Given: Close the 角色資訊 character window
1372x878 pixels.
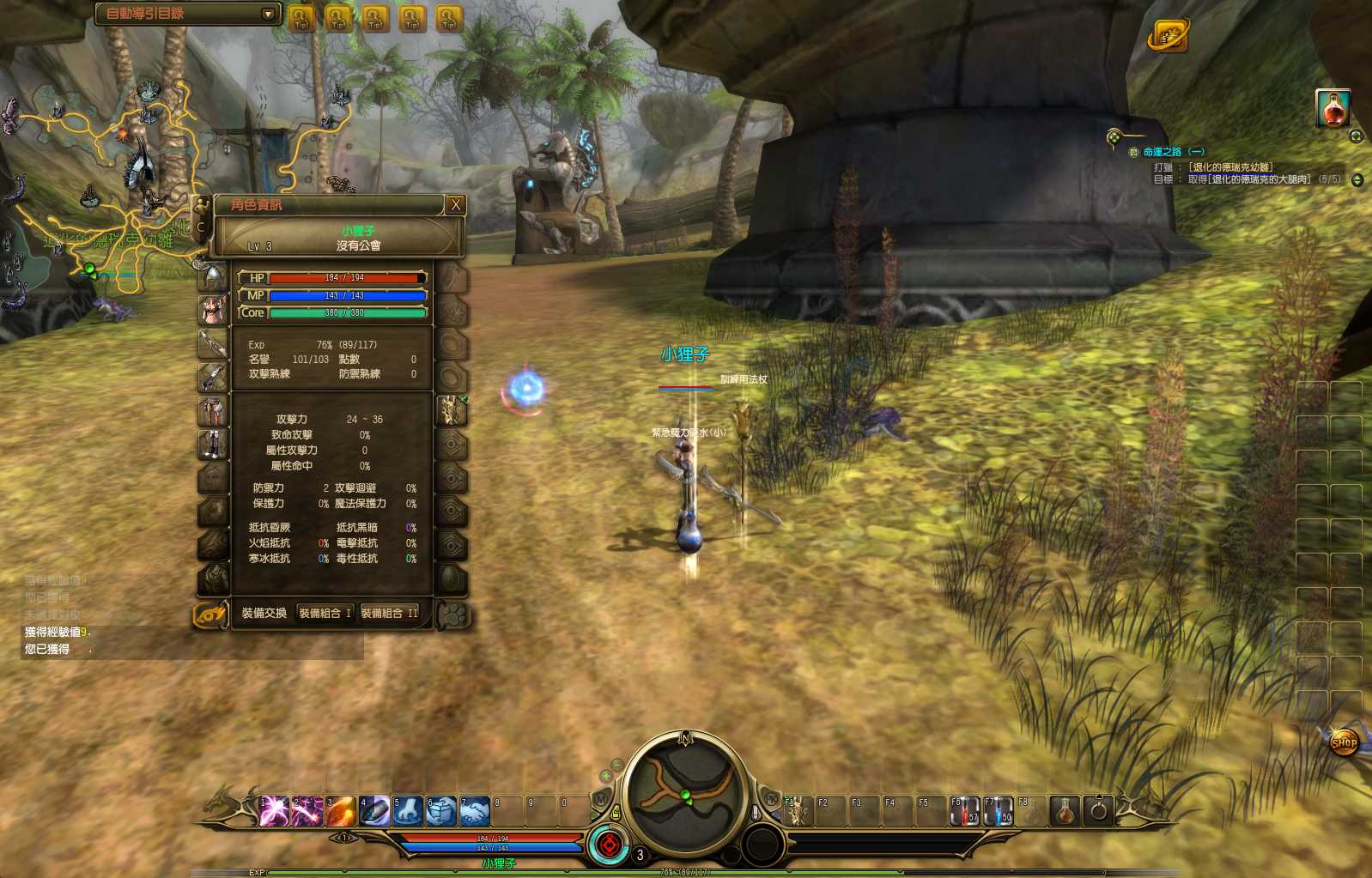Looking at the screenshot, I should pos(456,205).
